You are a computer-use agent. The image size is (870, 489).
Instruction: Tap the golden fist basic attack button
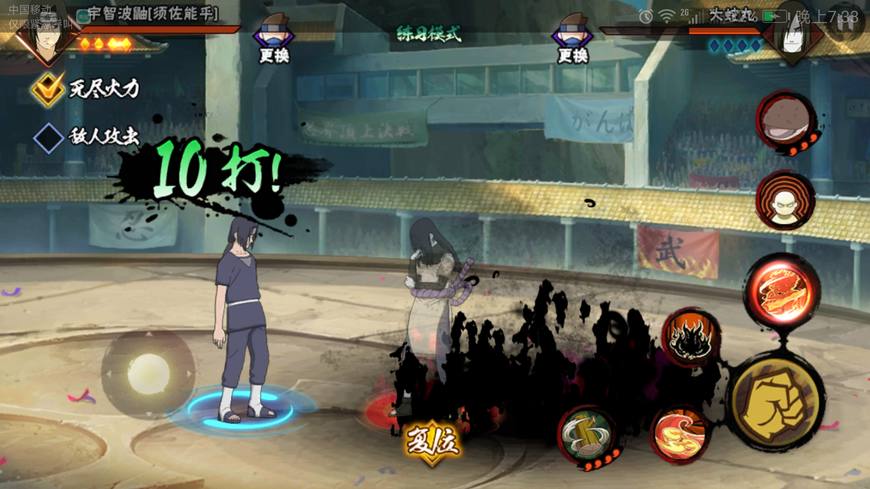point(775,400)
